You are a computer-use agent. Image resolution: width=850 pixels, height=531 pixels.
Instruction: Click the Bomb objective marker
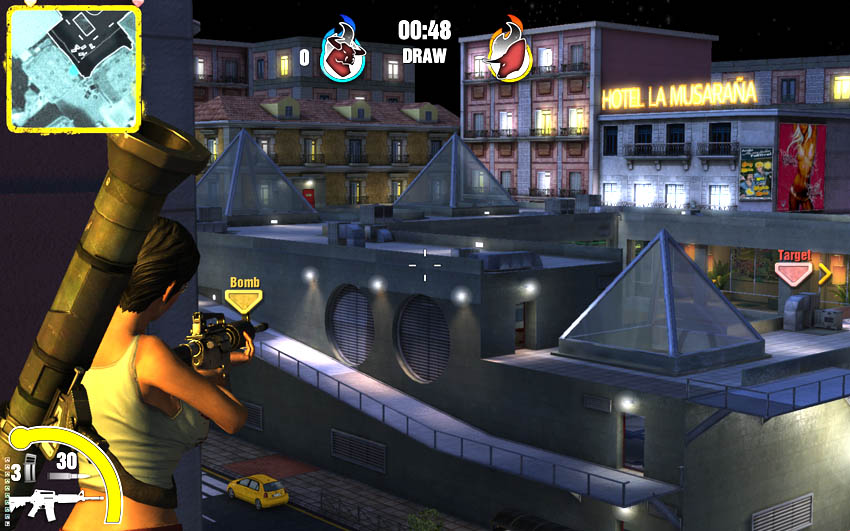click(x=244, y=297)
